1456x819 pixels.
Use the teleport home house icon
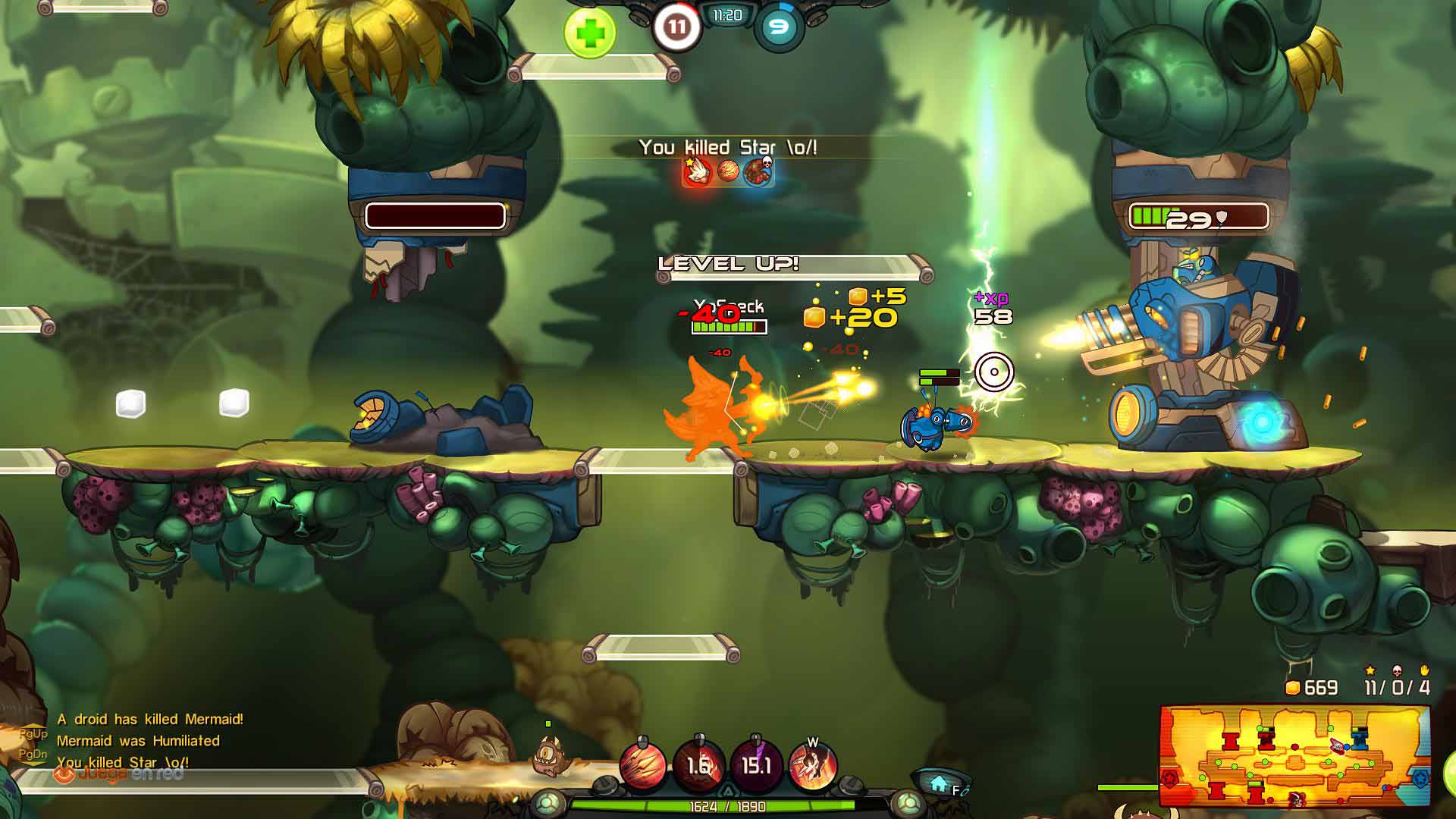(x=939, y=783)
